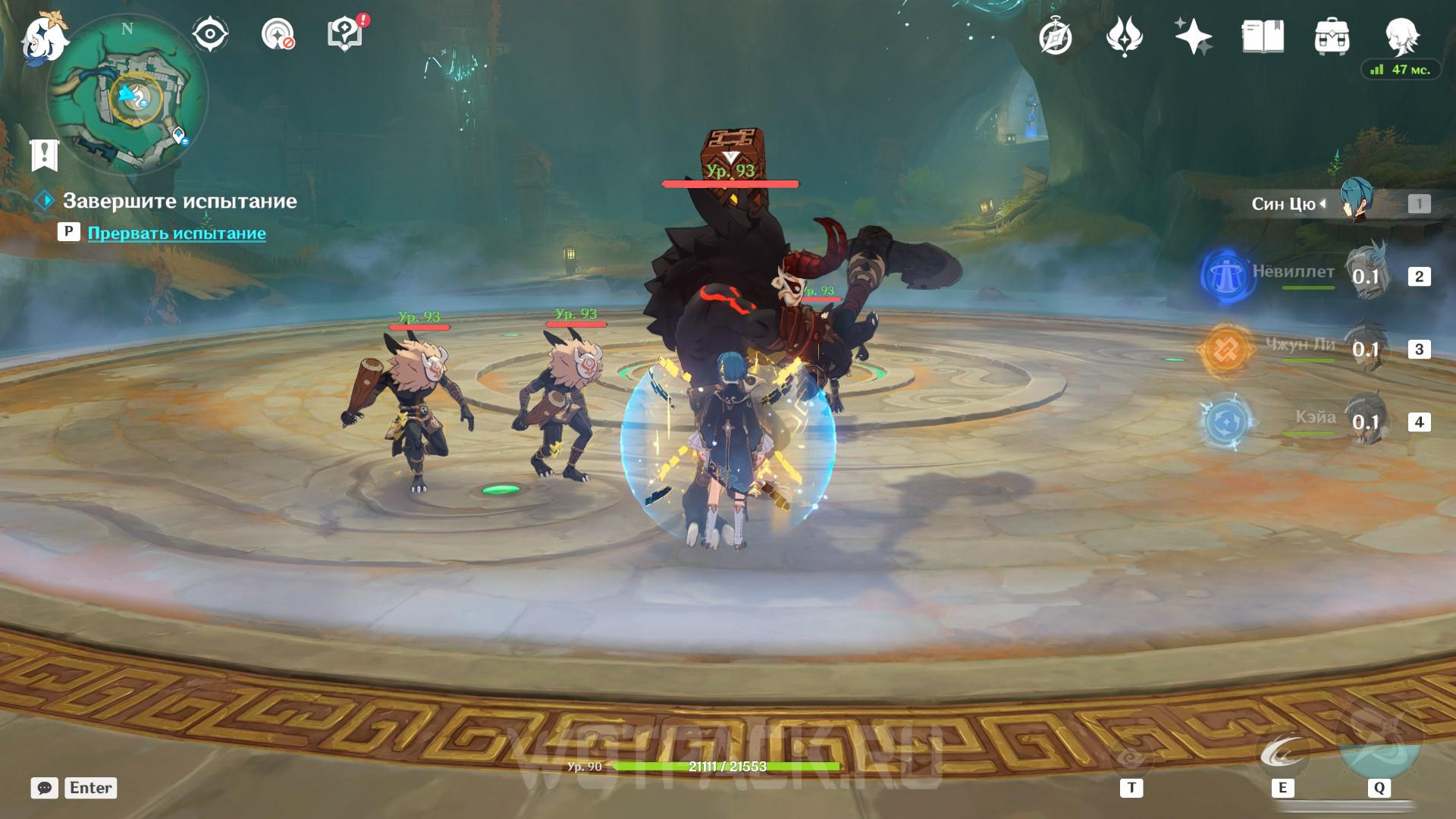This screenshot has height=819, width=1456.
Task: Activate the elemental skill icon
Action: coord(1282,754)
